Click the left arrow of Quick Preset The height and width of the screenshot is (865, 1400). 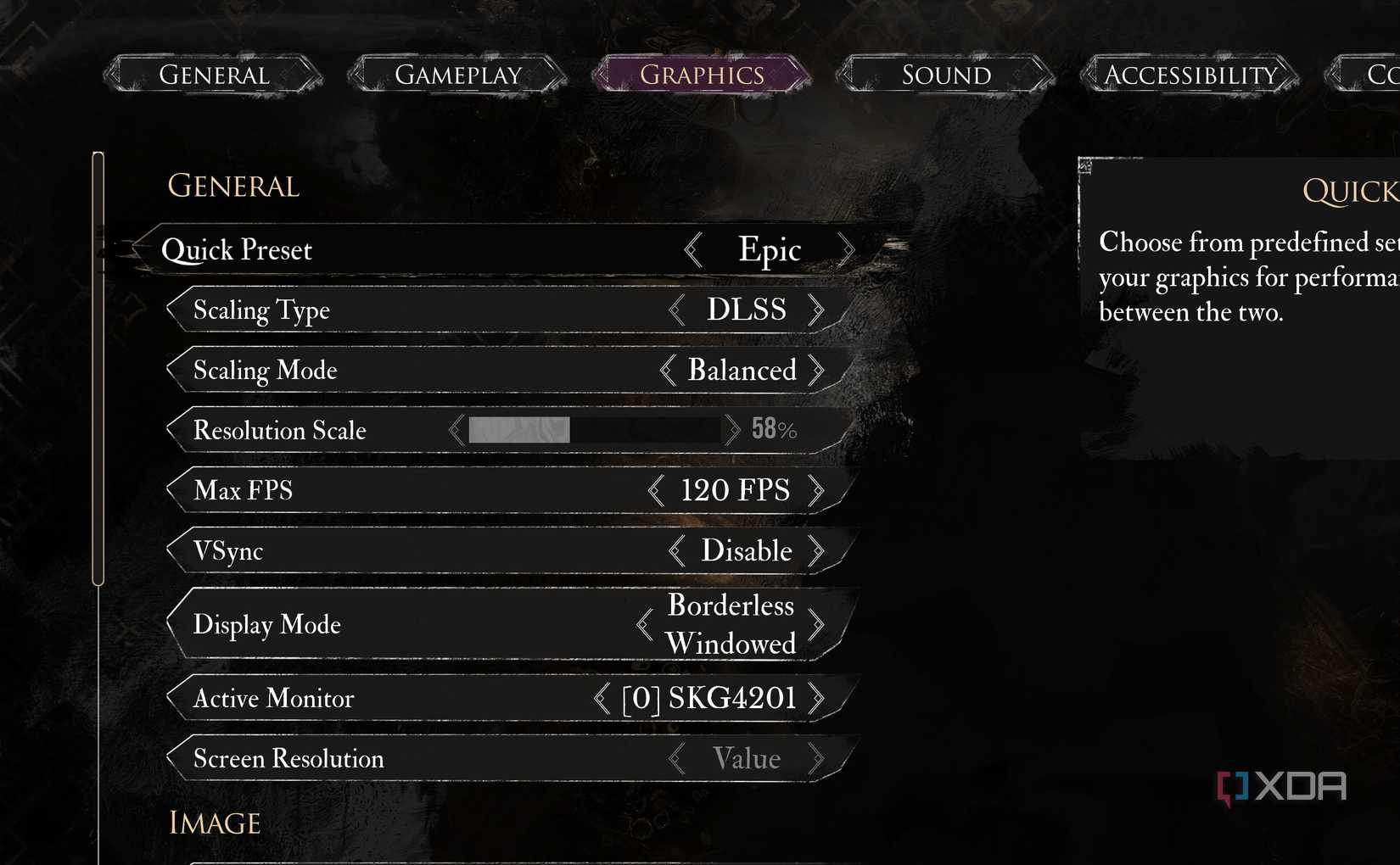pos(693,250)
